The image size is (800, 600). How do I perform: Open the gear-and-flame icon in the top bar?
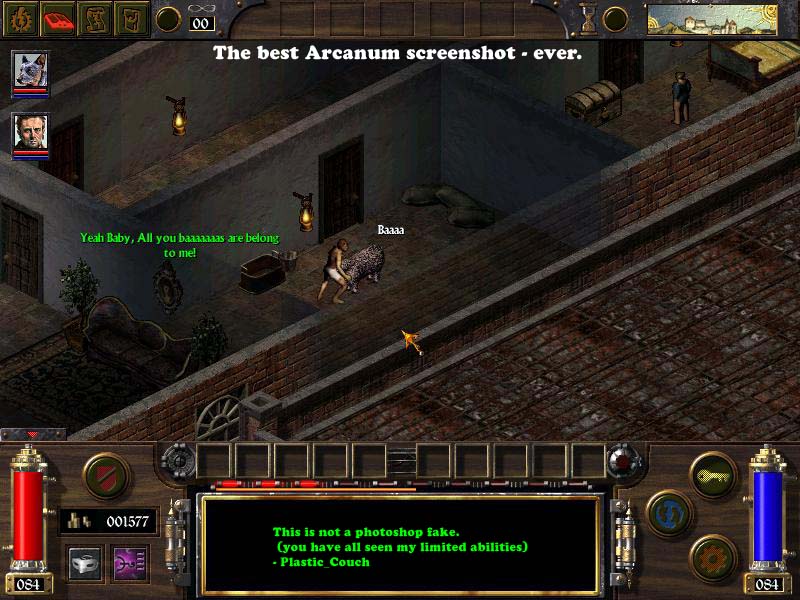point(19,18)
